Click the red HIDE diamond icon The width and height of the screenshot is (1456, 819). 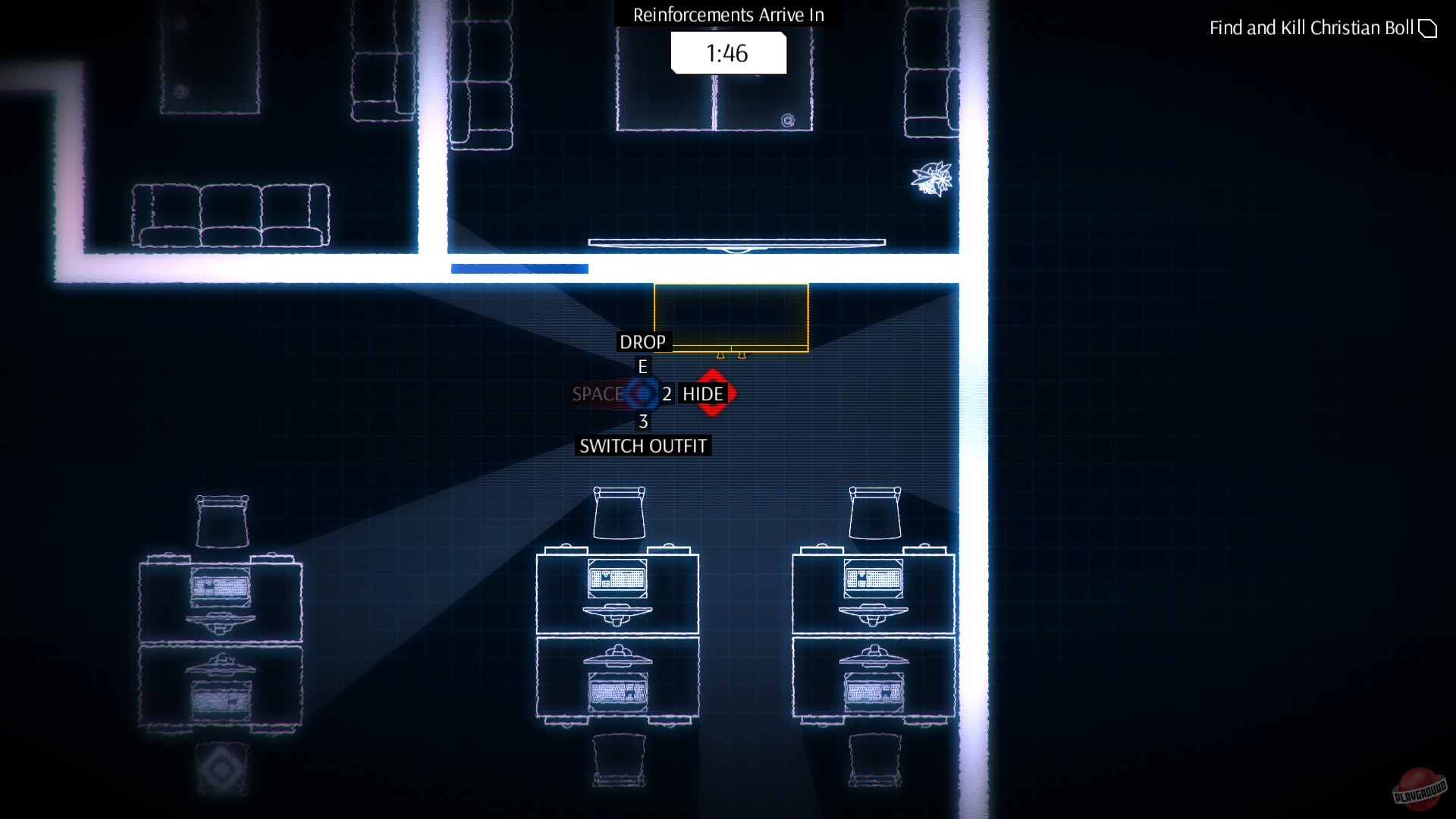714,394
